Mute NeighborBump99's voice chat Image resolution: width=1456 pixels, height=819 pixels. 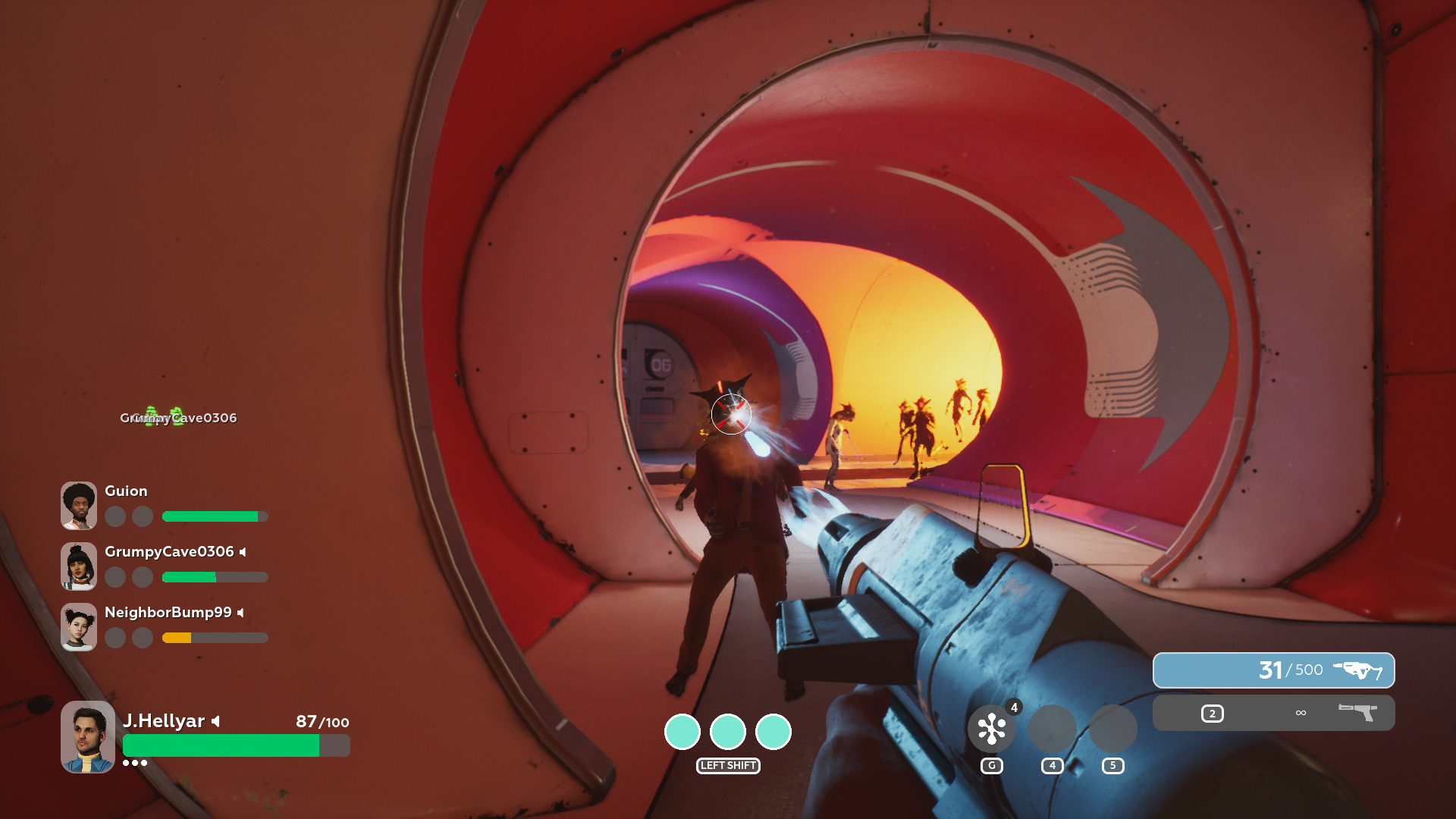tap(241, 611)
